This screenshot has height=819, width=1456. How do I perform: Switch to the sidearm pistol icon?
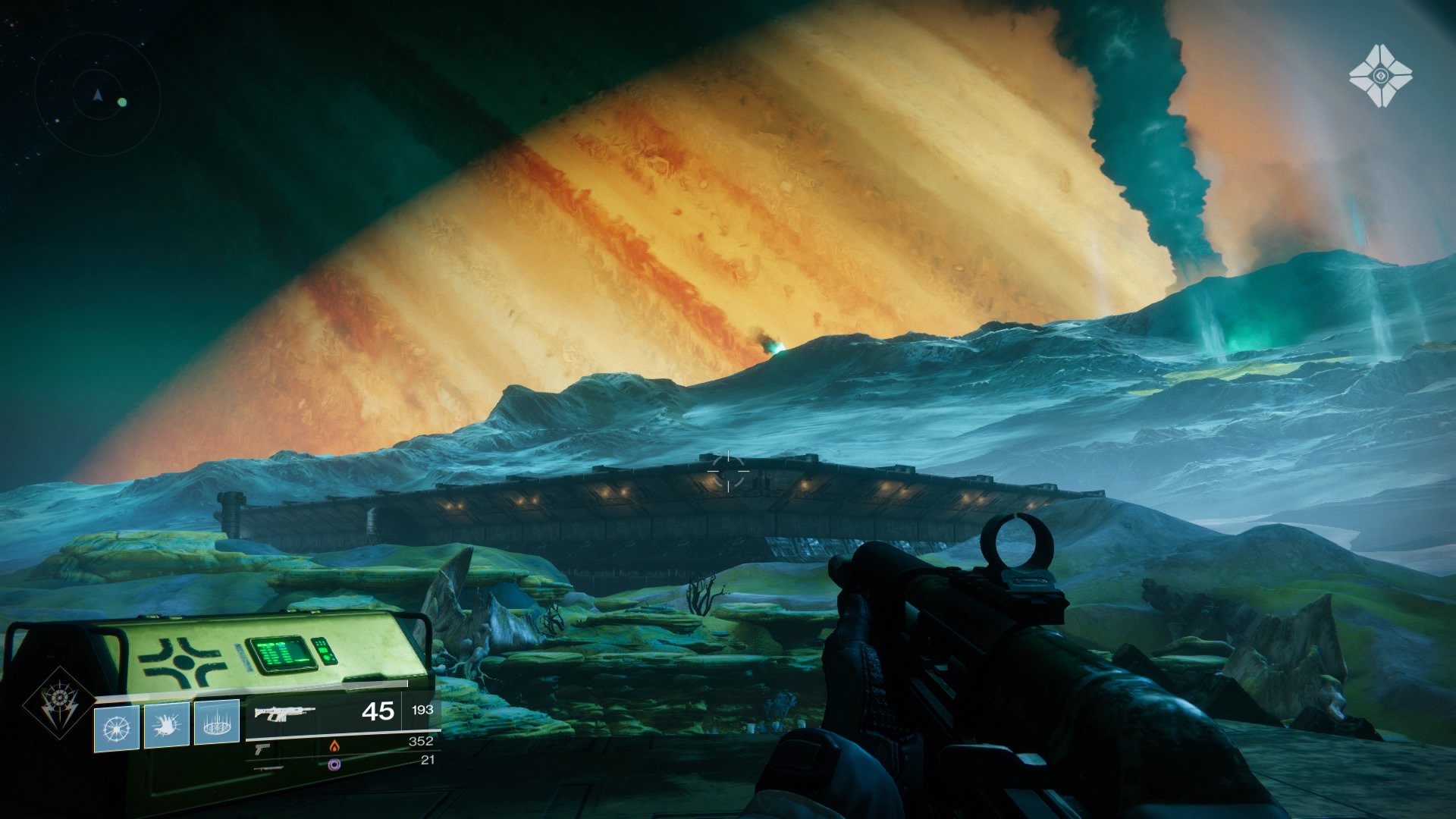click(262, 748)
